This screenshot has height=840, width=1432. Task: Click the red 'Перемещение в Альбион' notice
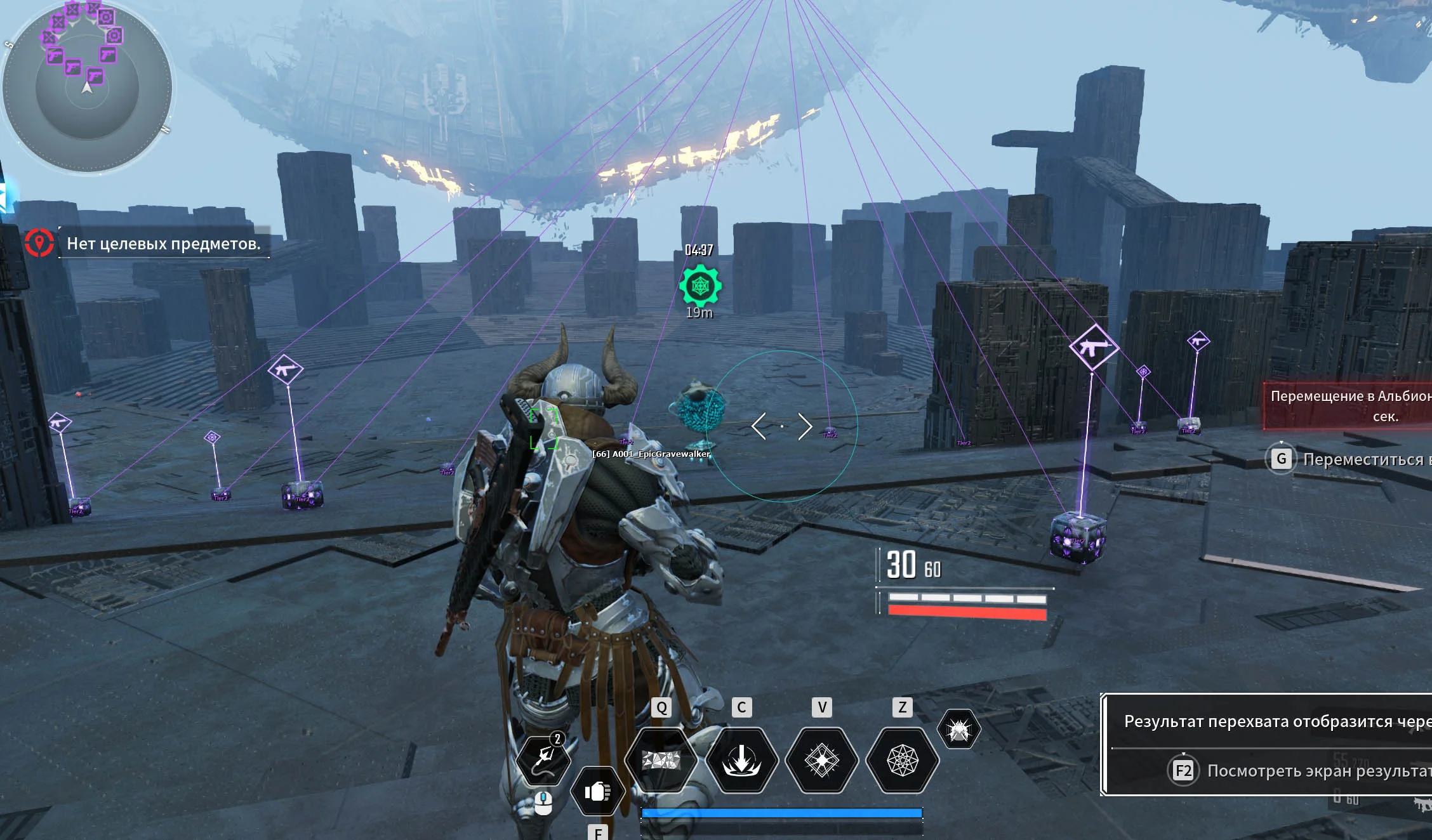point(1349,406)
